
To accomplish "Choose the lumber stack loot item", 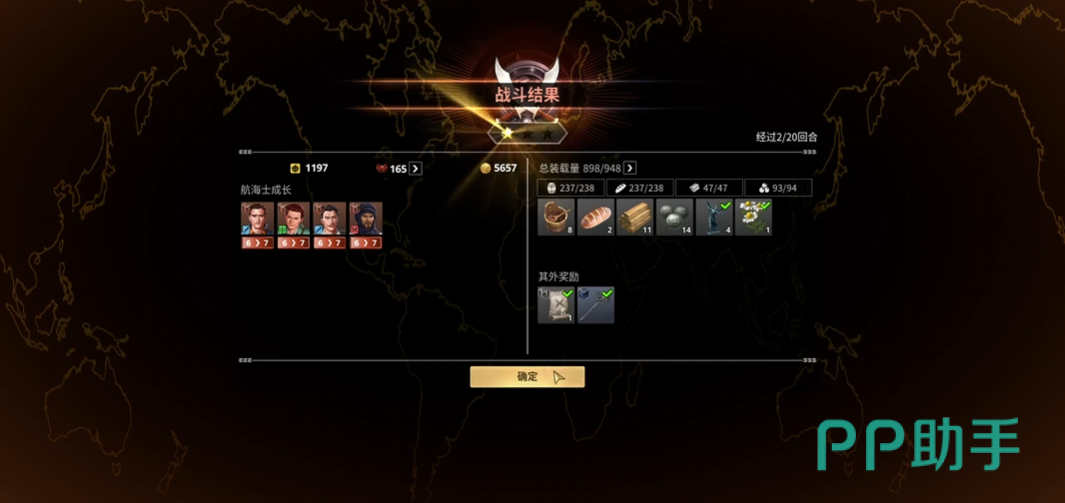I will pos(634,218).
